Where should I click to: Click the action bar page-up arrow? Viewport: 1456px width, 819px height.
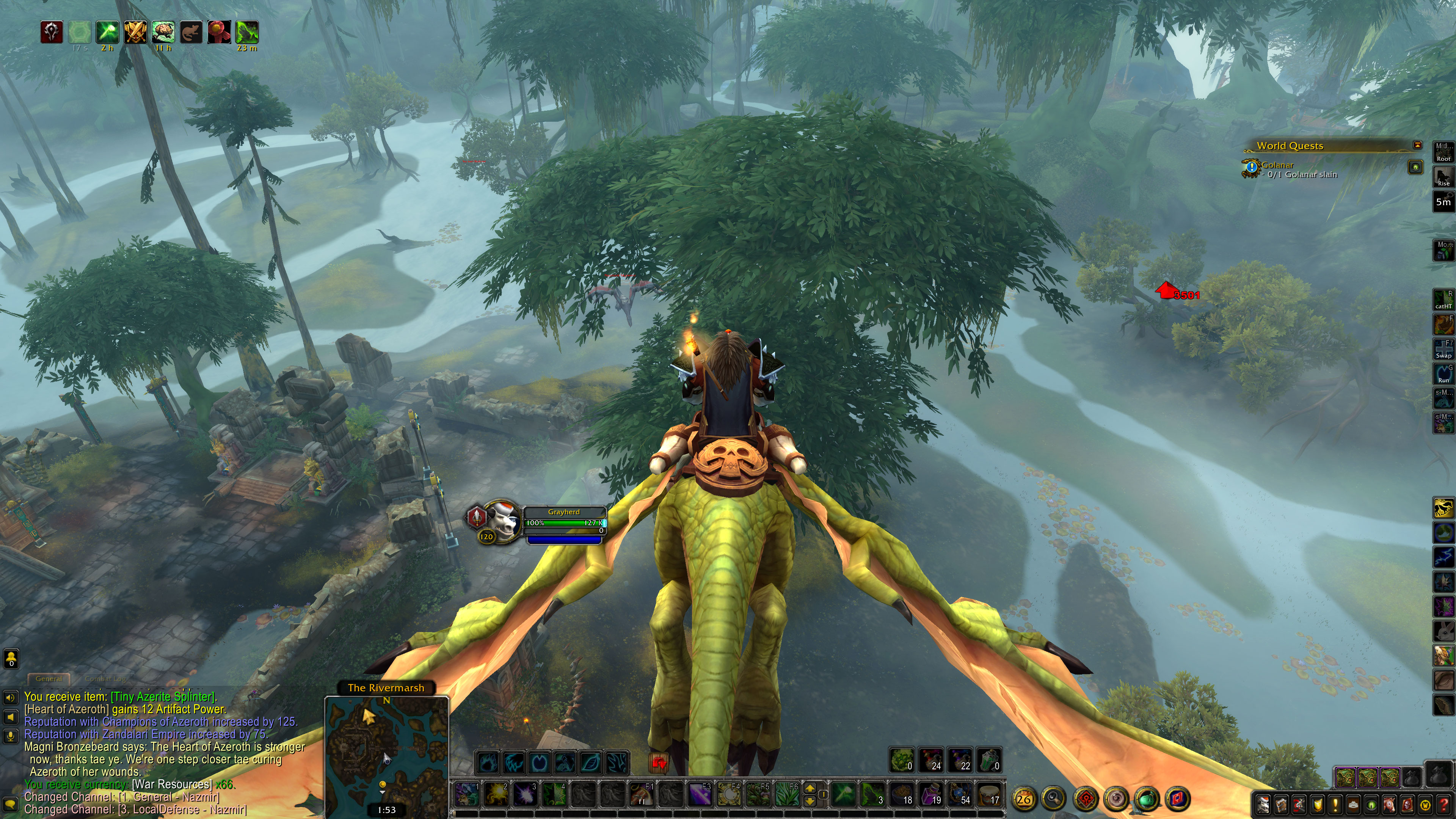810,789
